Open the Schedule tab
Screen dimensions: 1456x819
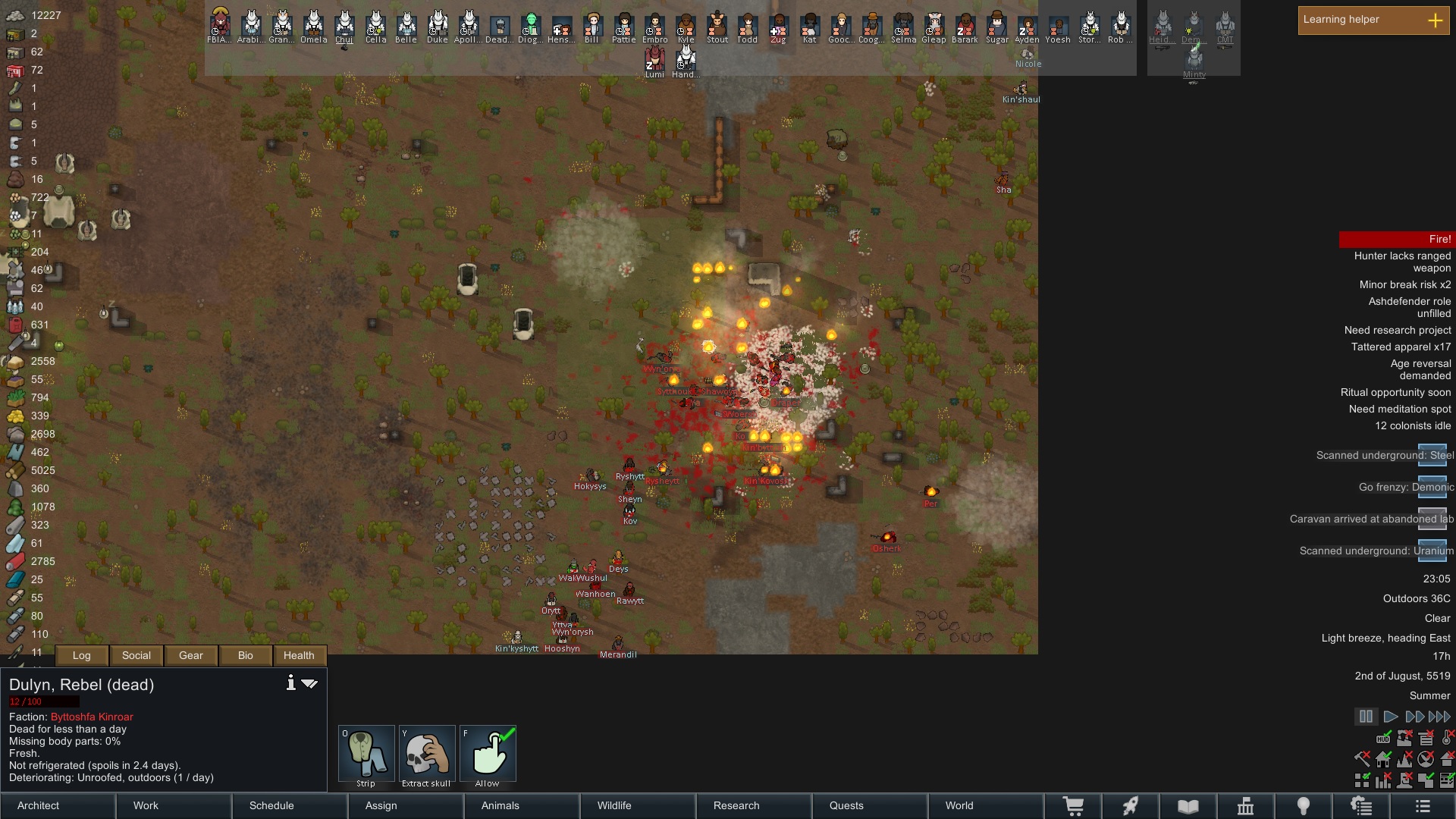(290, 805)
